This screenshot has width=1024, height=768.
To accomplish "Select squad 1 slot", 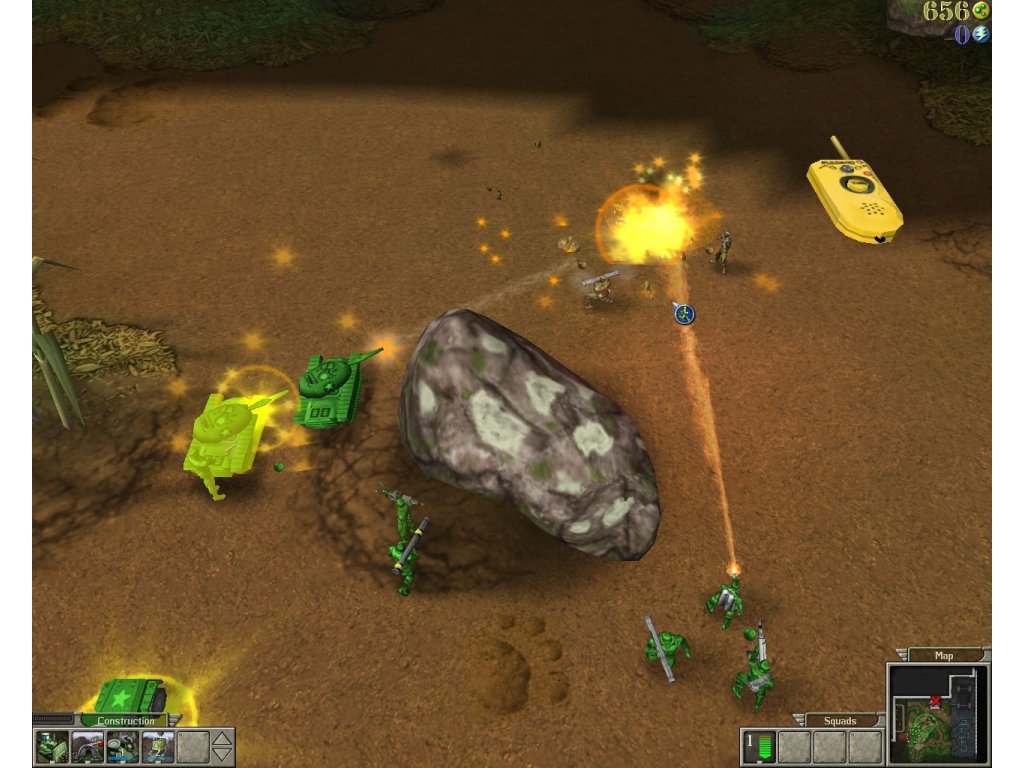I will click(x=760, y=747).
